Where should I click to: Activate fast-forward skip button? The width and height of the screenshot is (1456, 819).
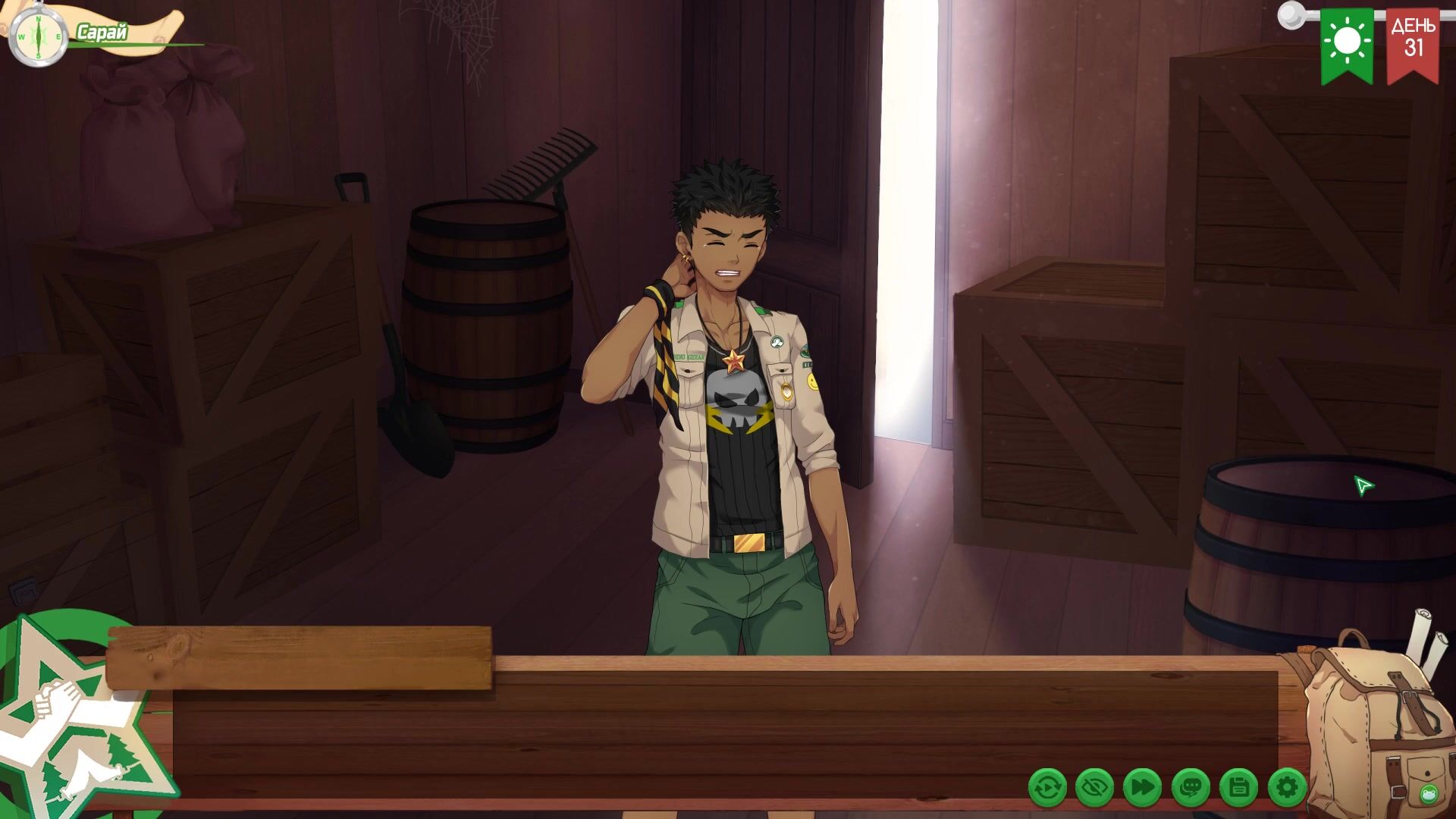(1142, 788)
